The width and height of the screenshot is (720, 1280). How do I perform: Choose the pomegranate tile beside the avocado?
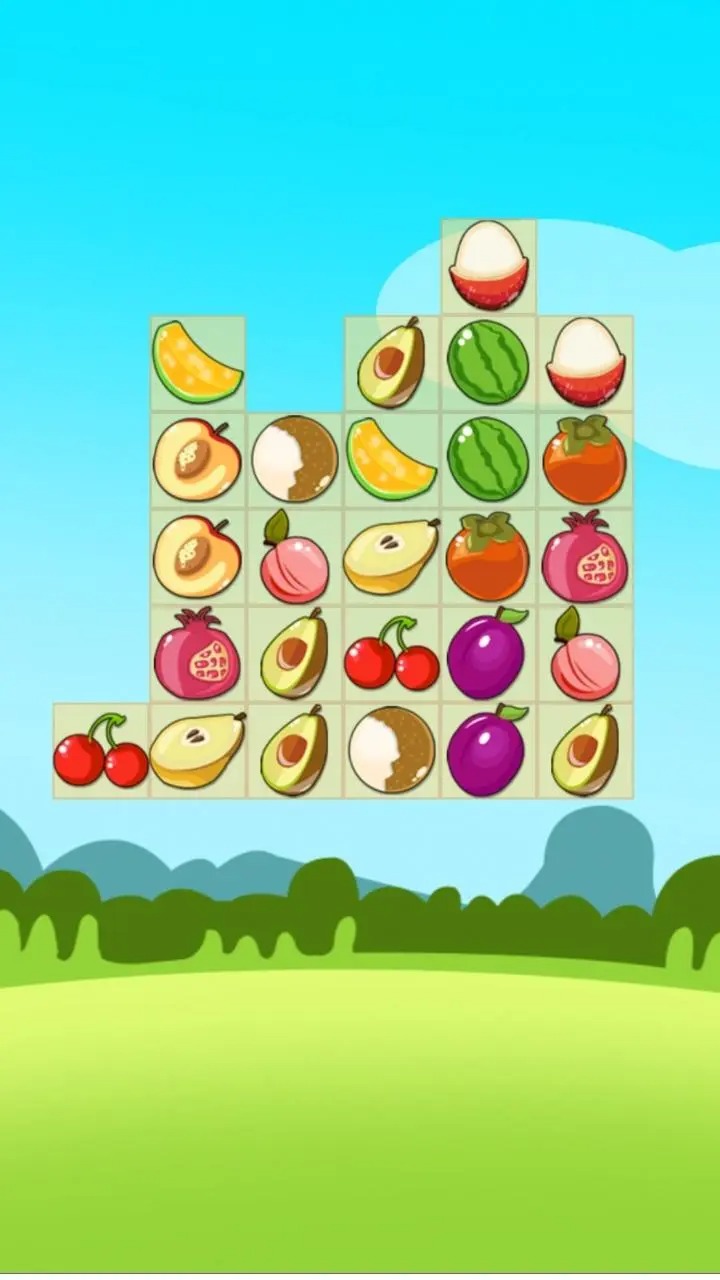[x=197, y=653]
